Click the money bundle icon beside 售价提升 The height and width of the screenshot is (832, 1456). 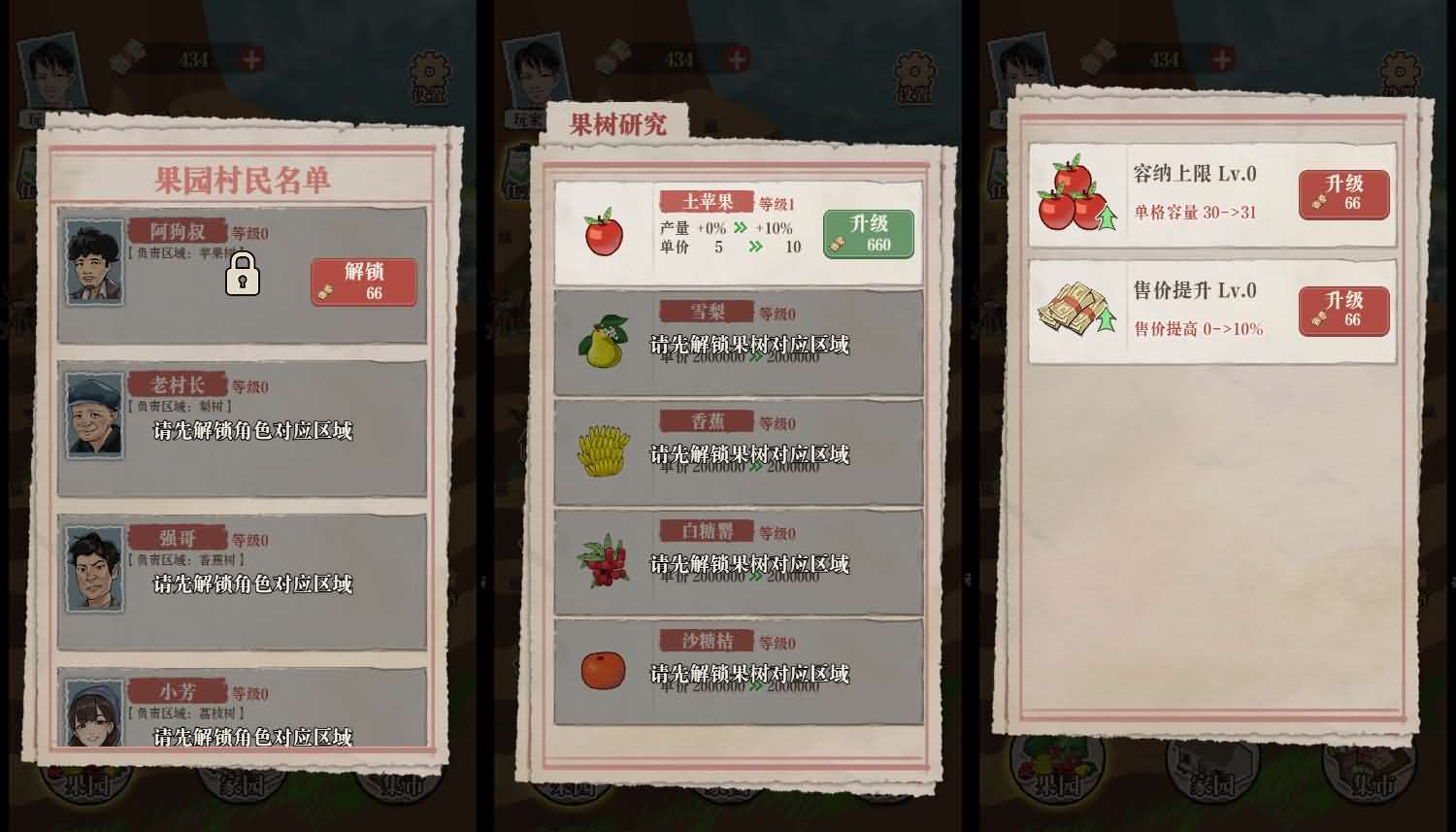tap(1071, 309)
